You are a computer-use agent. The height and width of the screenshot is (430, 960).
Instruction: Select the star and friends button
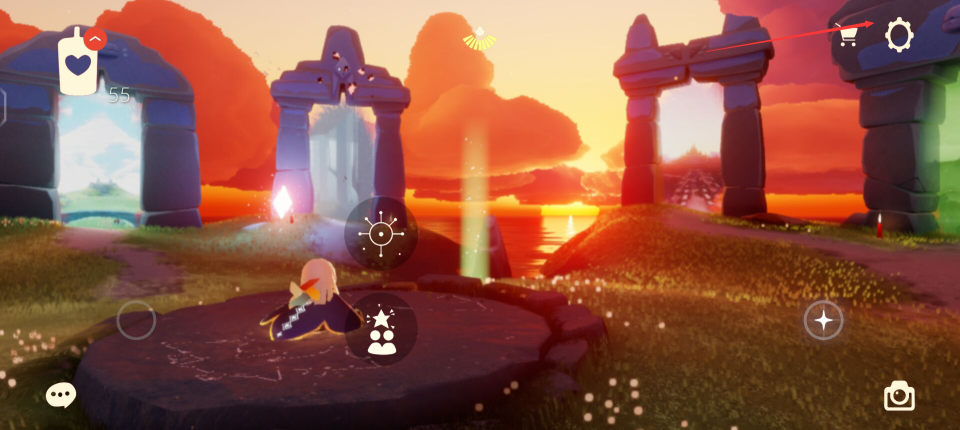point(381,330)
